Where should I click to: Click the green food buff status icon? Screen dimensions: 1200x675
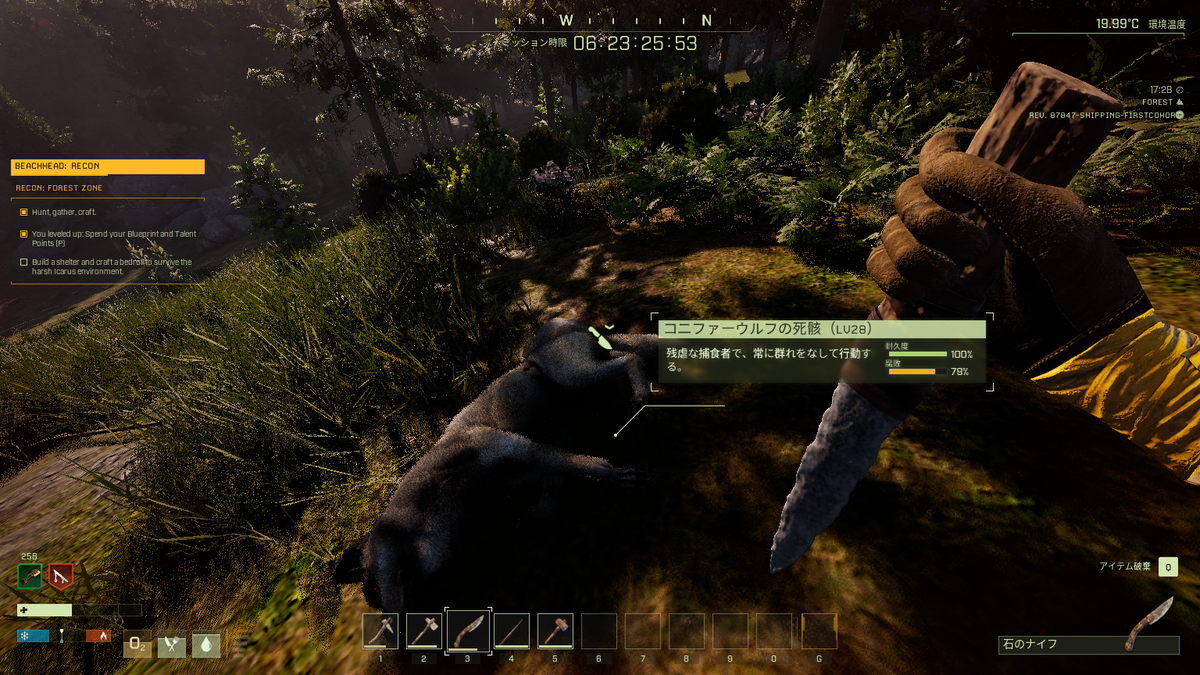tap(30, 577)
